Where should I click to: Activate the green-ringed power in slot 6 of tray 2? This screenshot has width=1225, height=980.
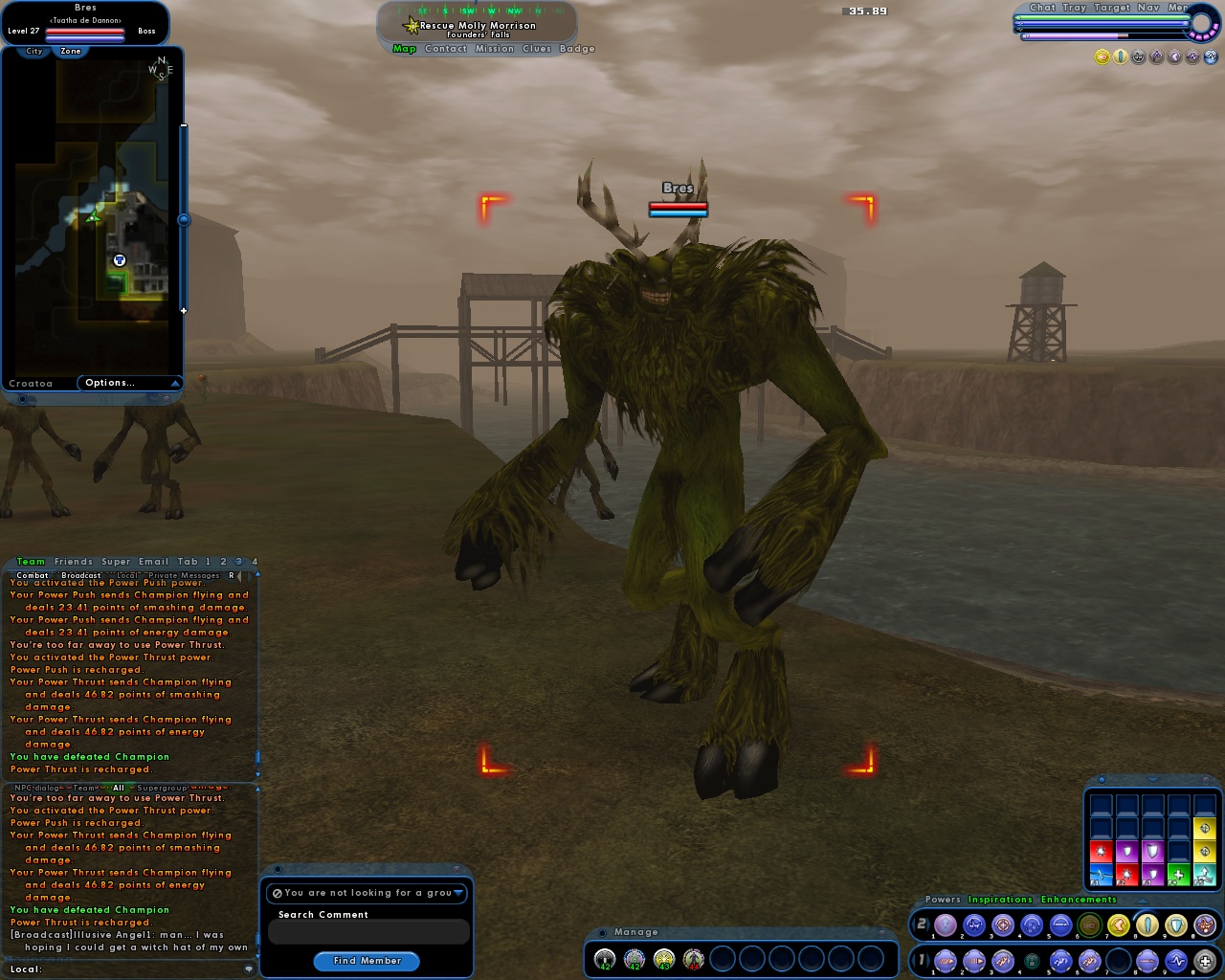click(x=1088, y=925)
